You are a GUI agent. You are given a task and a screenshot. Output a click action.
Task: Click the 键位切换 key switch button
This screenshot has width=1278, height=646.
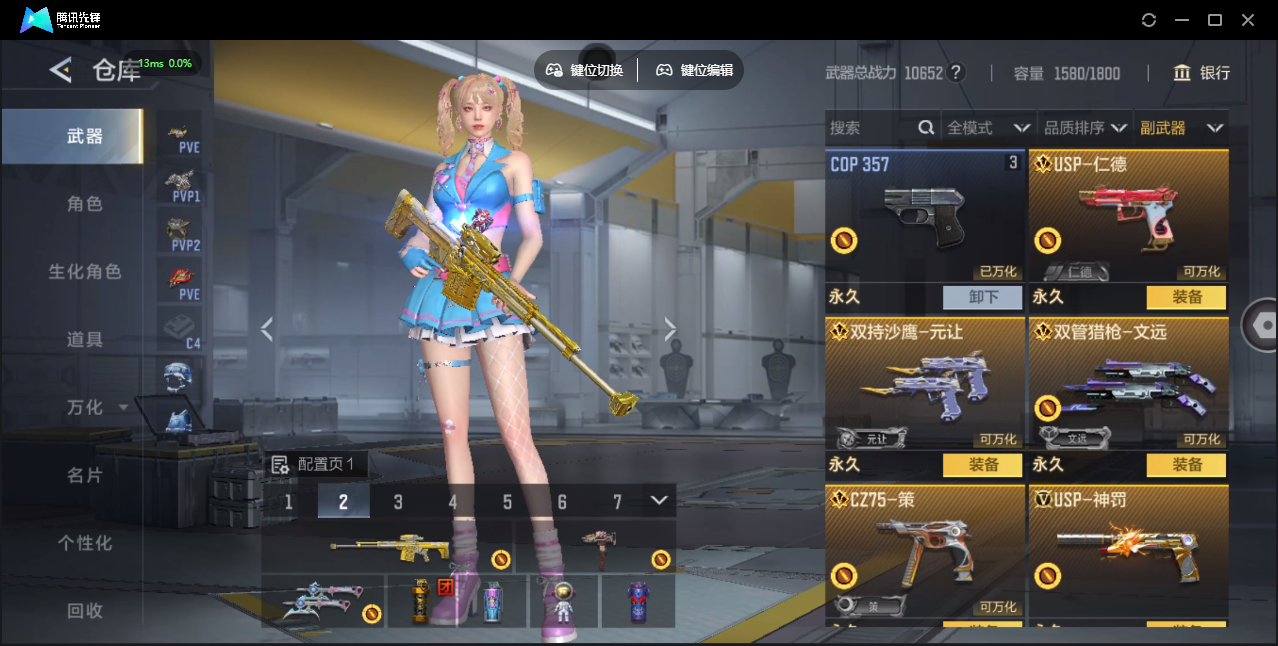pyautogui.click(x=585, y=70)
